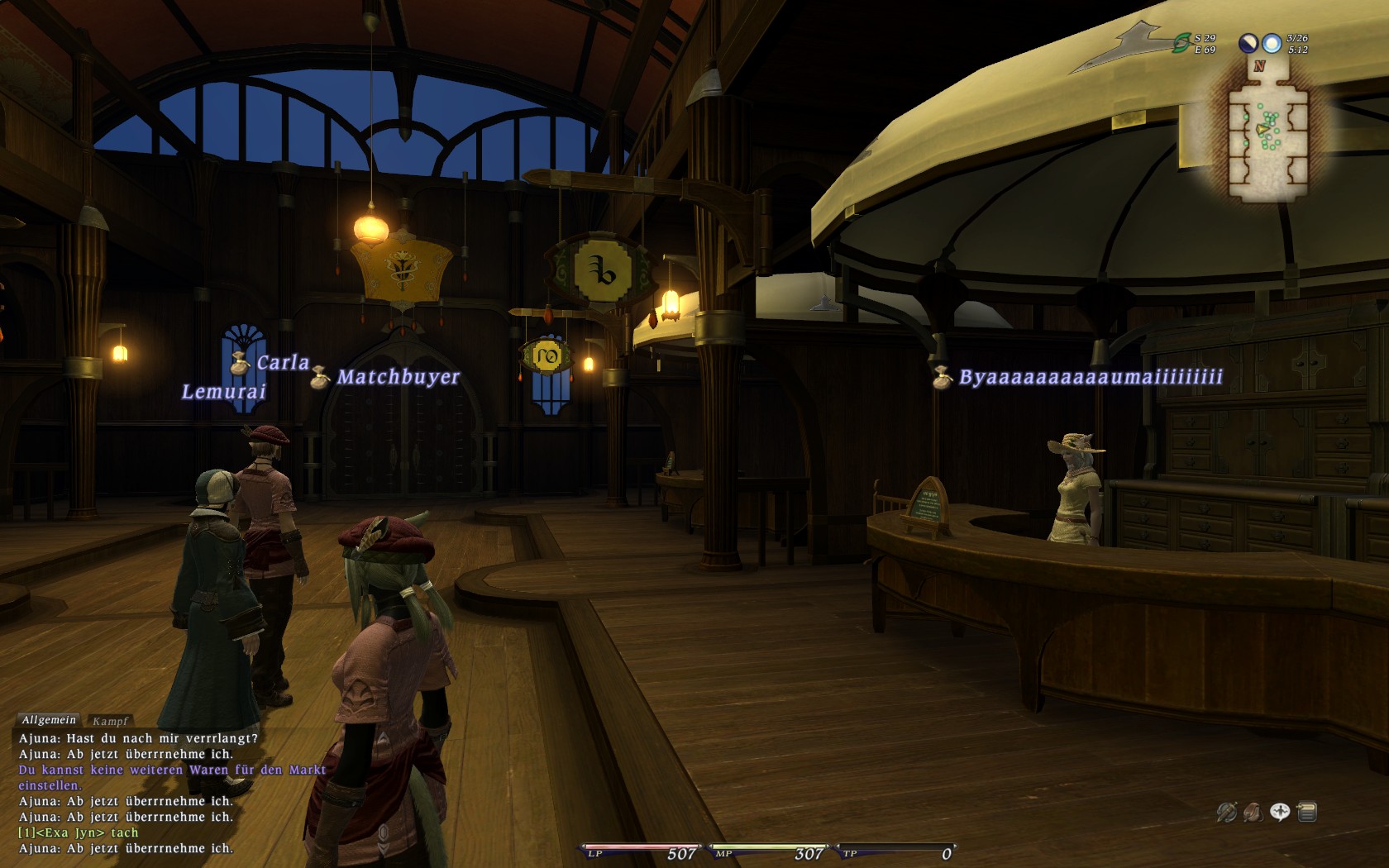The height and width of the screenshot is (868, 1389).
Task: Select the Lemurai name label
Action: [224, 392]
